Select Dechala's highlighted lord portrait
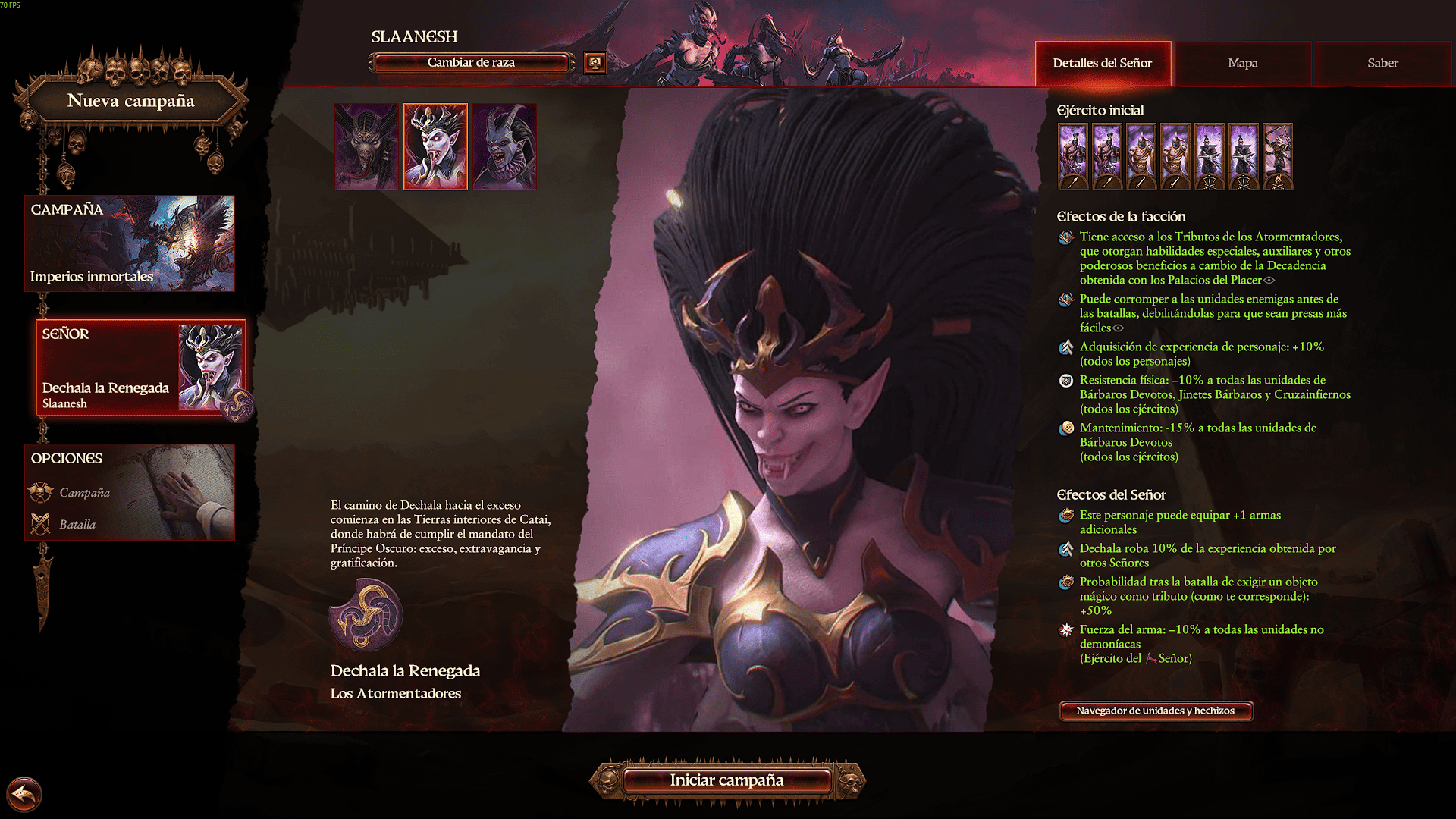1456x819 pixels. click(435, 146)
